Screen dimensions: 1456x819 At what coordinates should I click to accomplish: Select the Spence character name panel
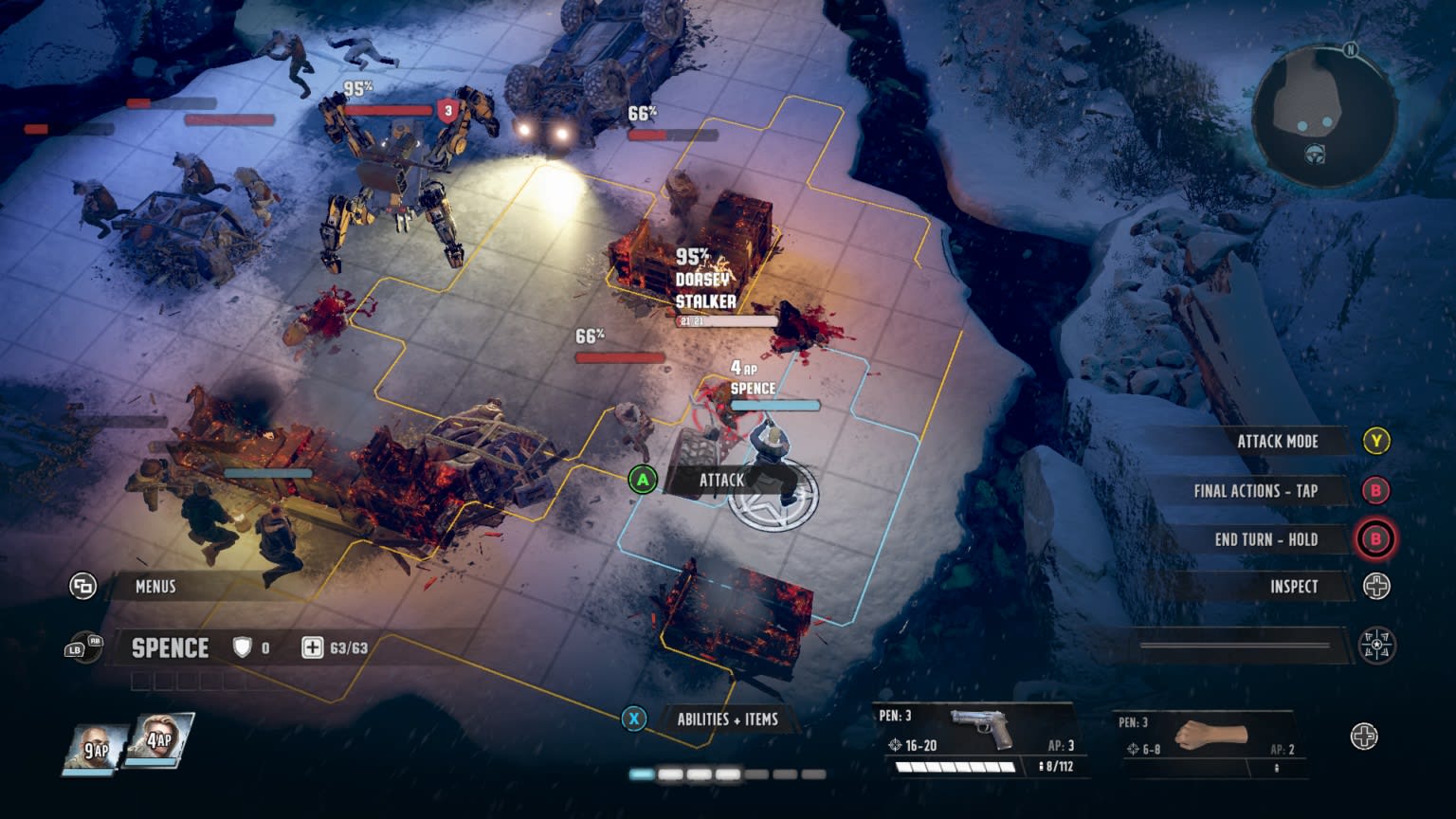171,648
